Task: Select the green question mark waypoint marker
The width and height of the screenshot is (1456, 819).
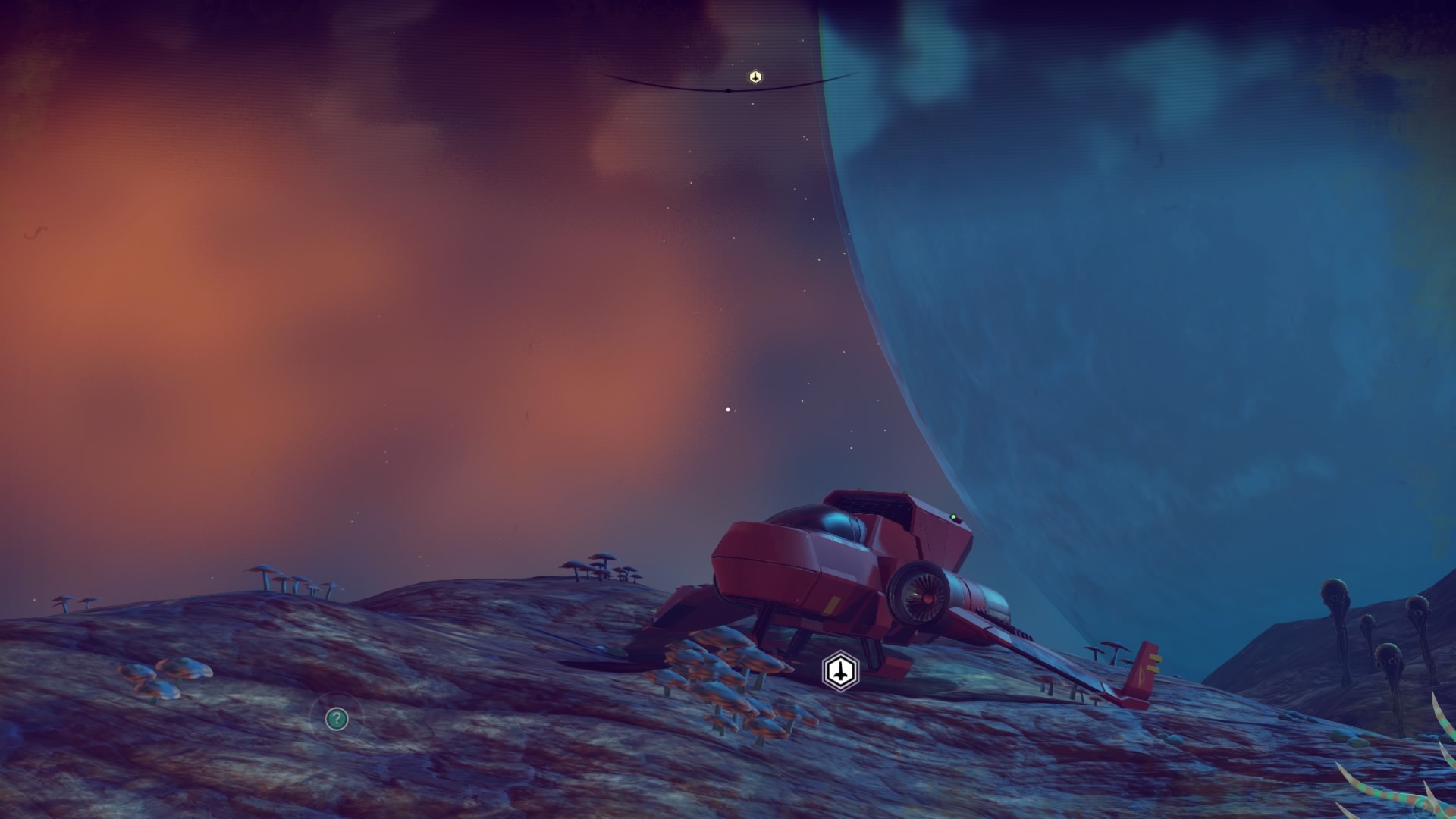Action: point(337,718)
